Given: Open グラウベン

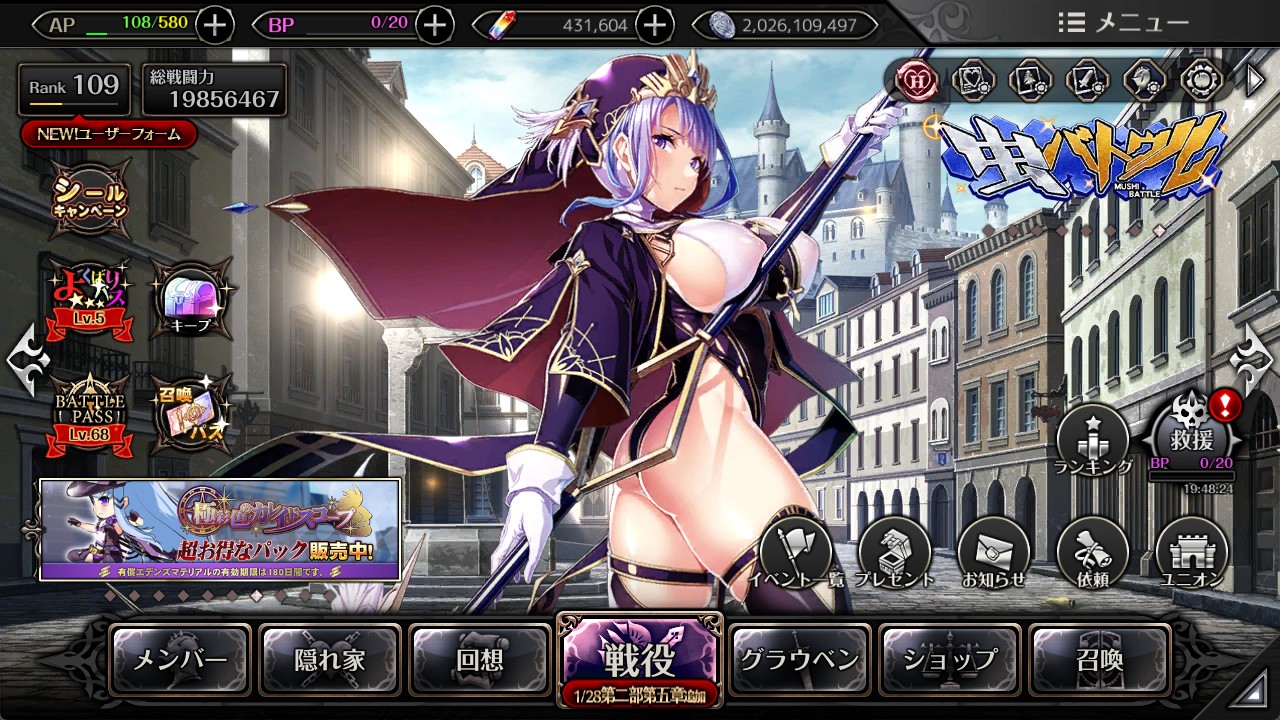Looking at the screenshot, I should 800,659.
